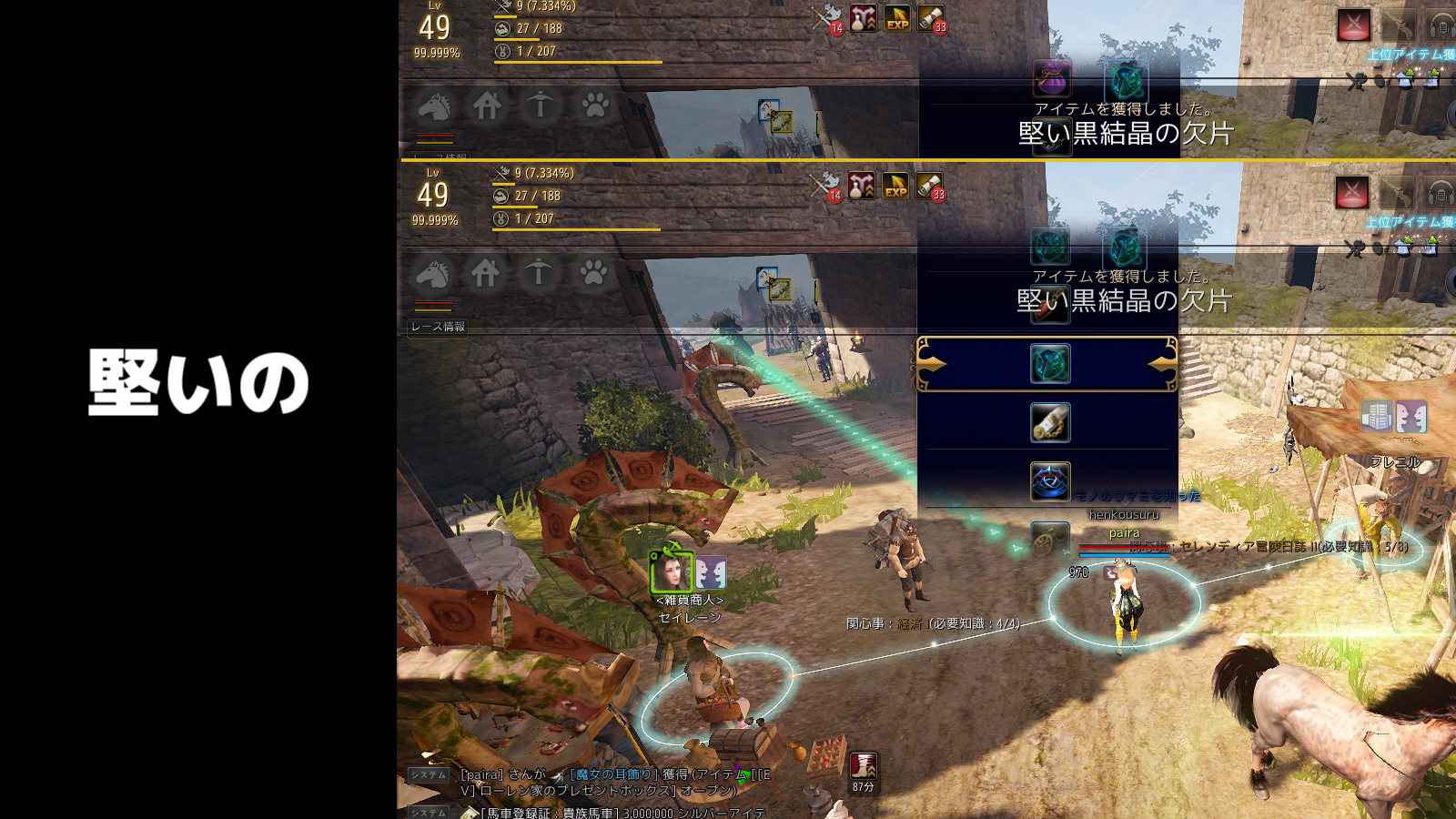Open conversation faces icon beside セイレーン portrait
This screenshot has width=1456, height=819.
pos(712,573)
